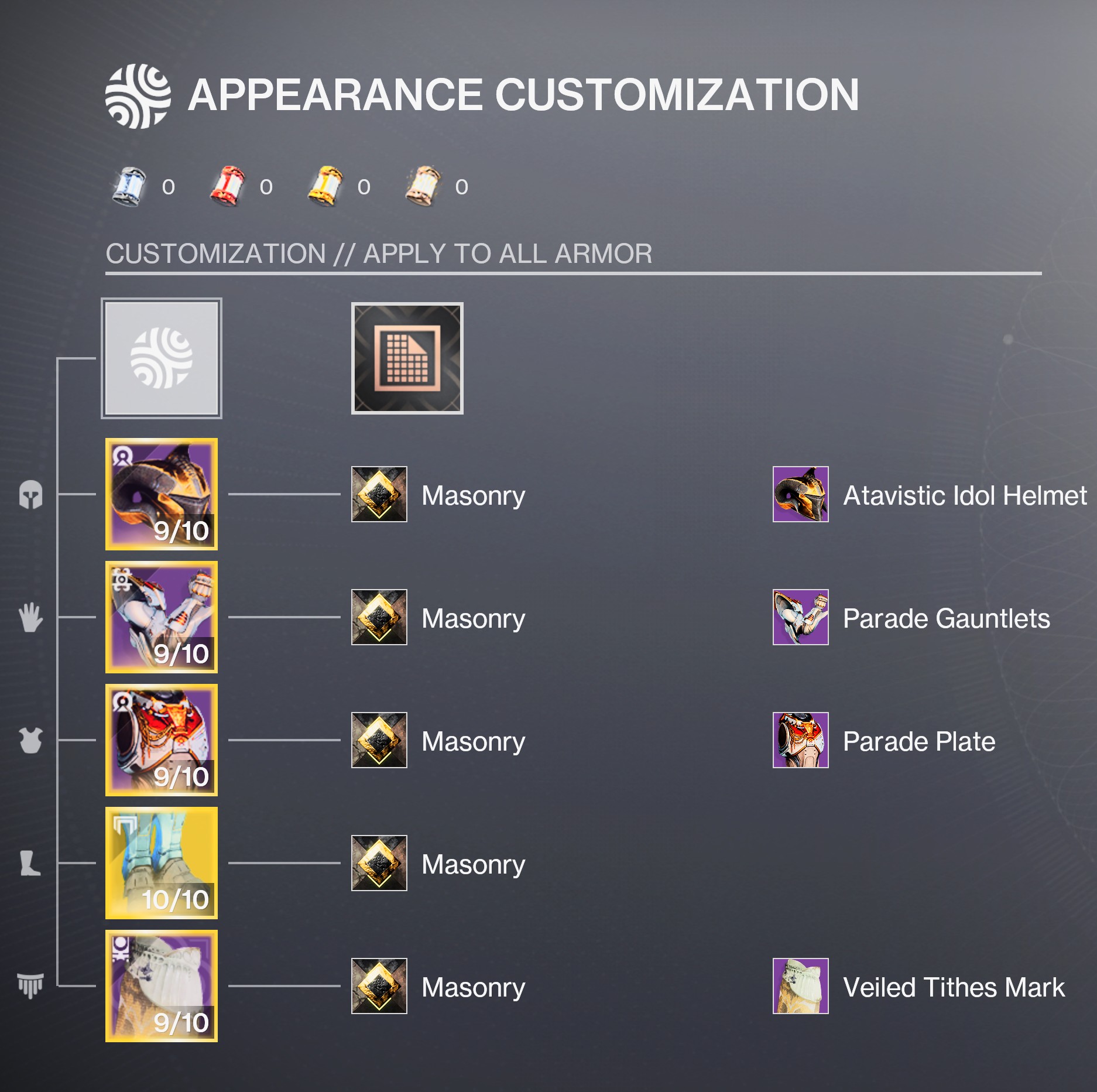Change the mark's Masonry shader
The image size is (1097, 1092).
[379, 986]
